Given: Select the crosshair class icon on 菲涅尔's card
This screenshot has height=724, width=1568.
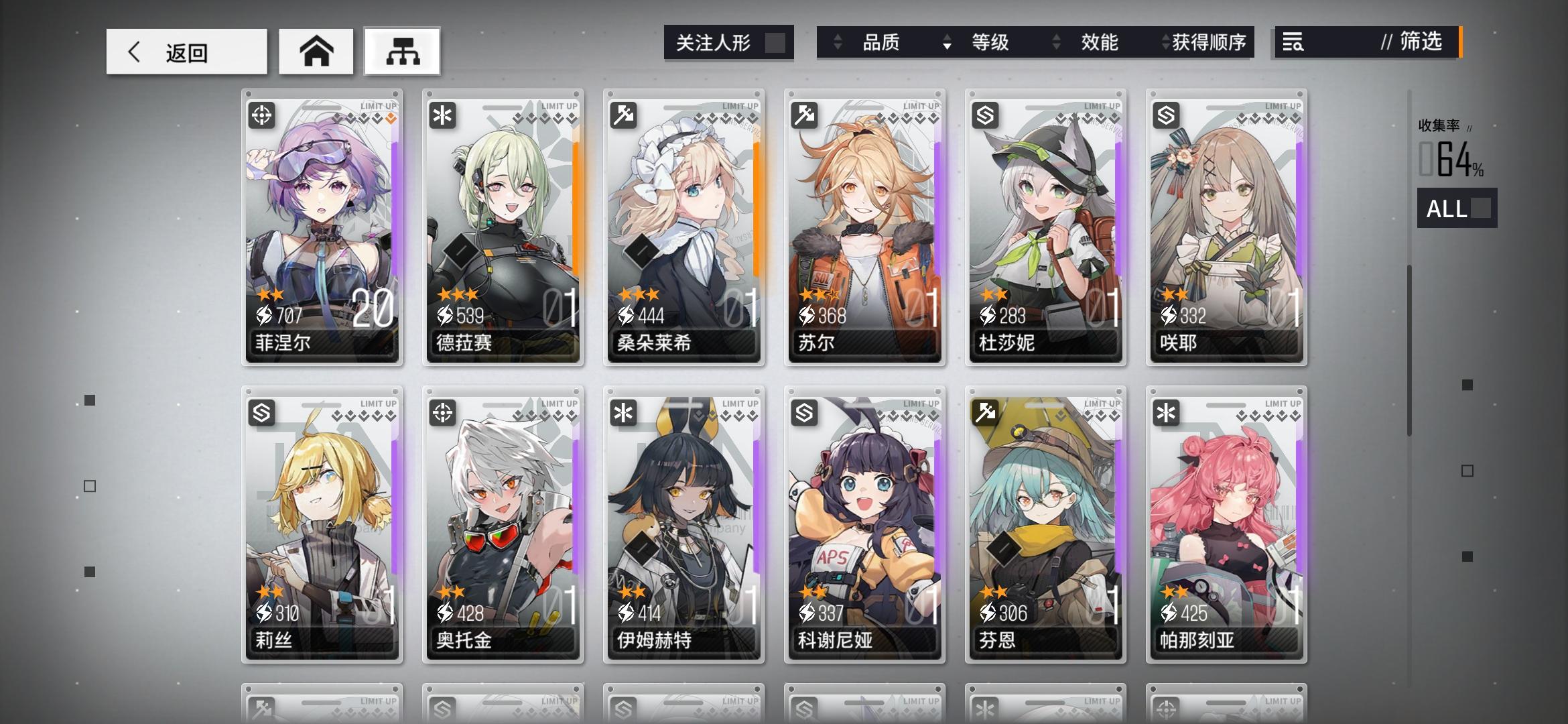Looking at the screenshot, I should pos(263,115).
